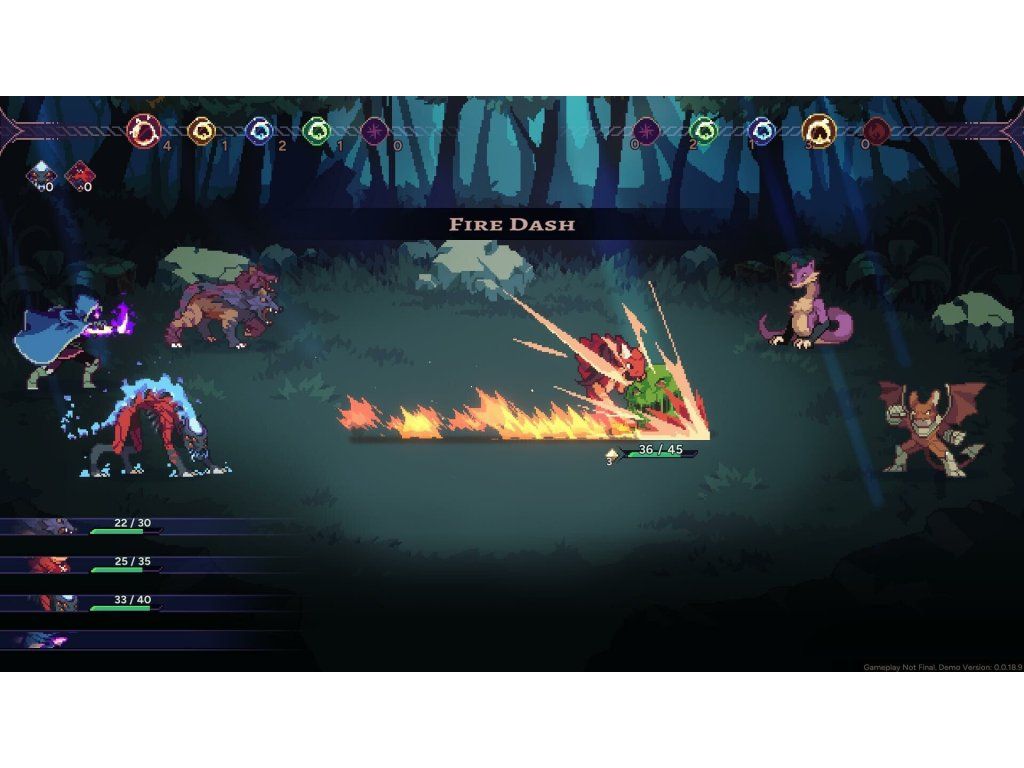This screenshot has width=1024, height=768.
Task: Choose the blue elemental orb showing 1
Action: click(x=762, y=130)
